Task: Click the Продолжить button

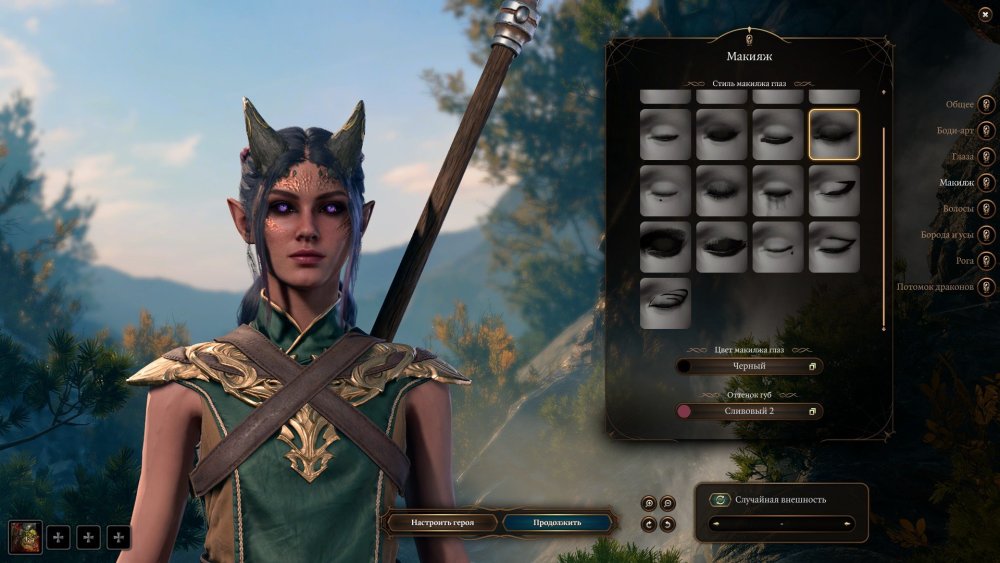Action: pos(557,522)
